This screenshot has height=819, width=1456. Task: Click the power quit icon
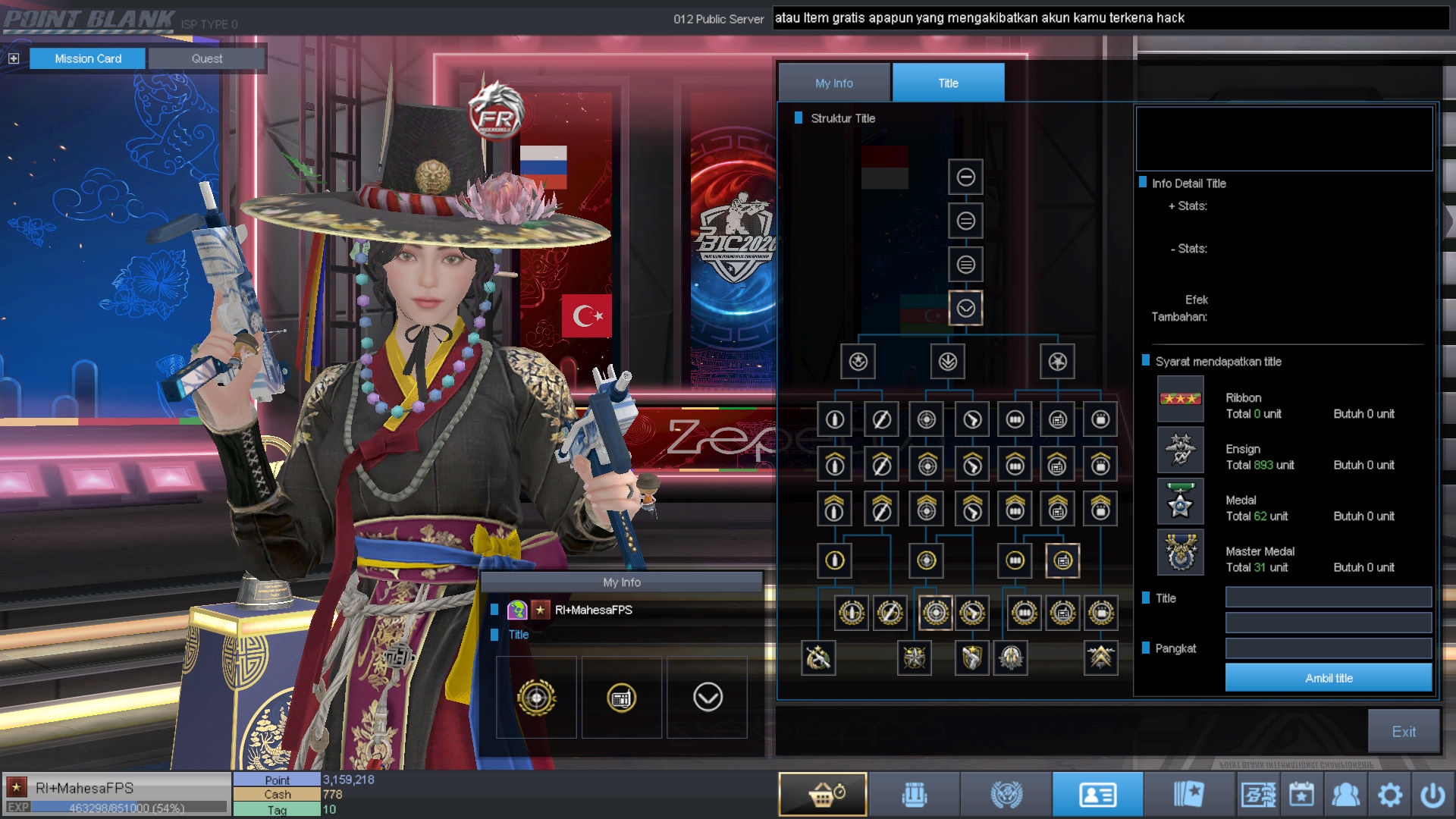pos(1432,795)
